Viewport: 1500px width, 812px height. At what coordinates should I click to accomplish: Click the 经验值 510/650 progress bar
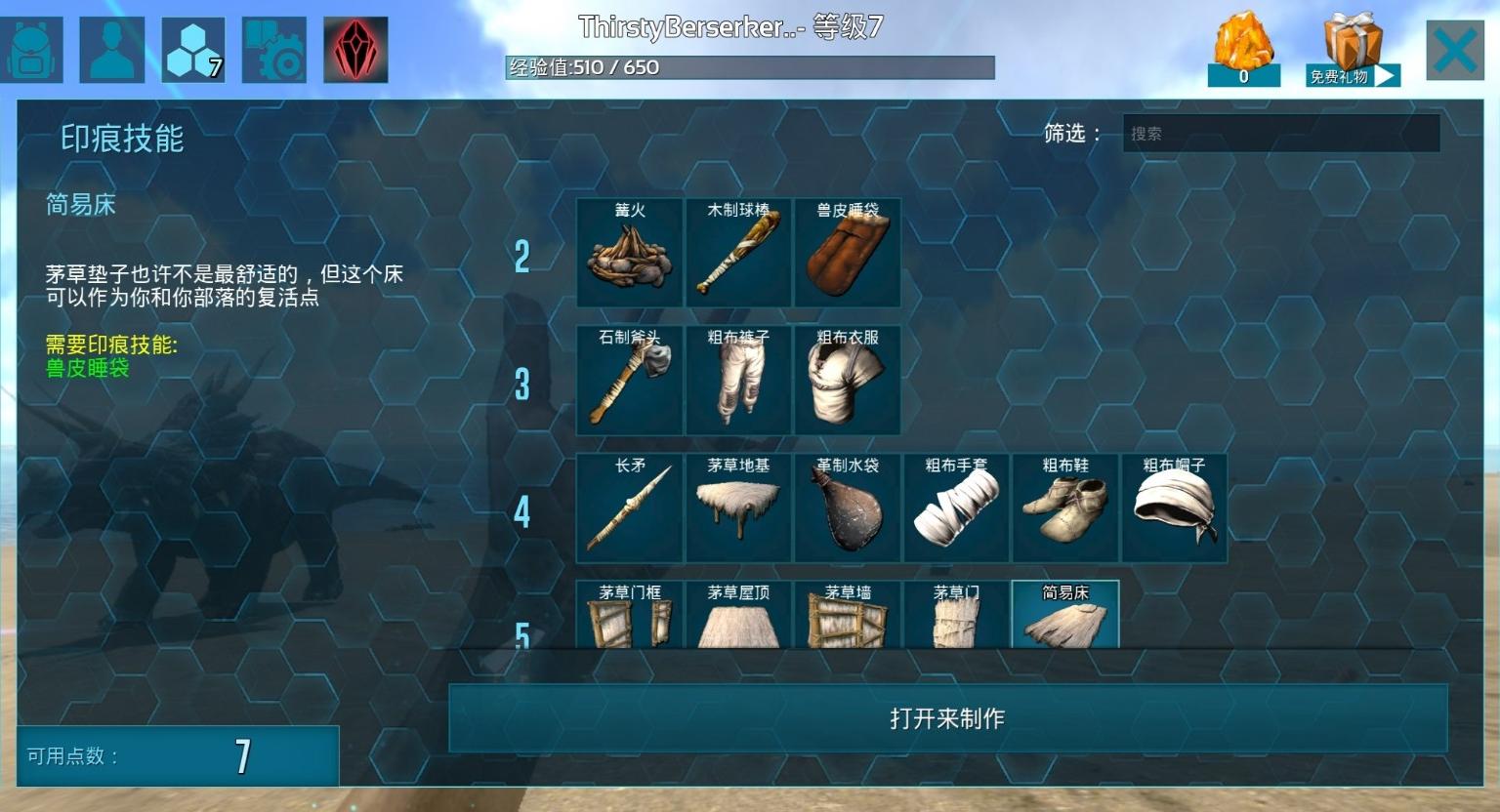click(747, 68)
